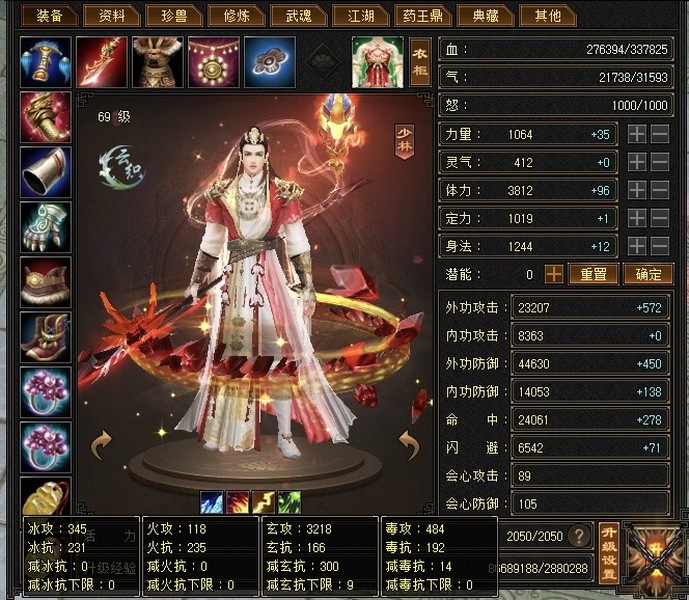
Task: Confirm attribute points with 确定
Action: coord(648,273)
